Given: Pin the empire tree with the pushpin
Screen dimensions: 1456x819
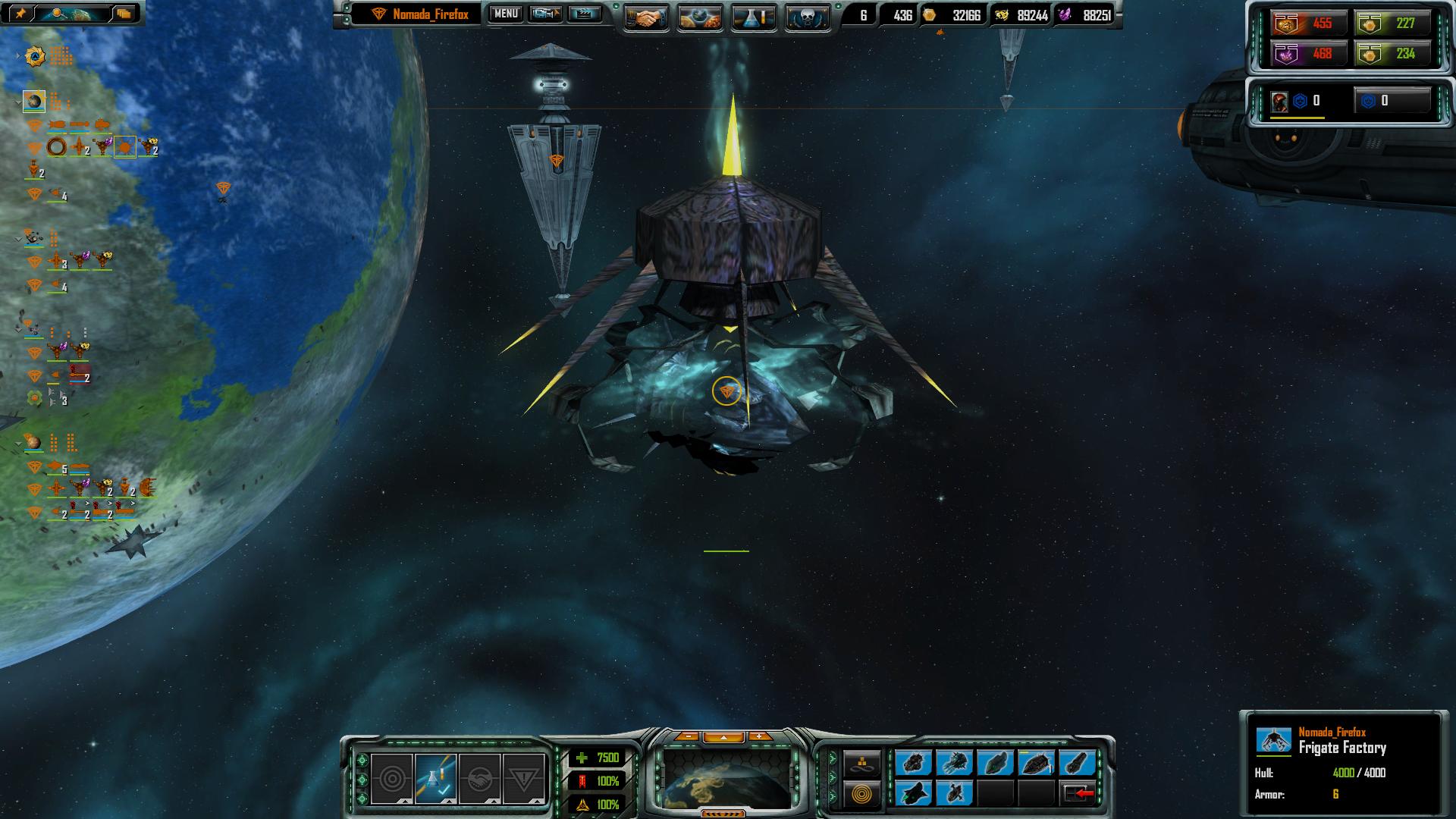Looking at the screenshot, I should click(x=20, y=13).
